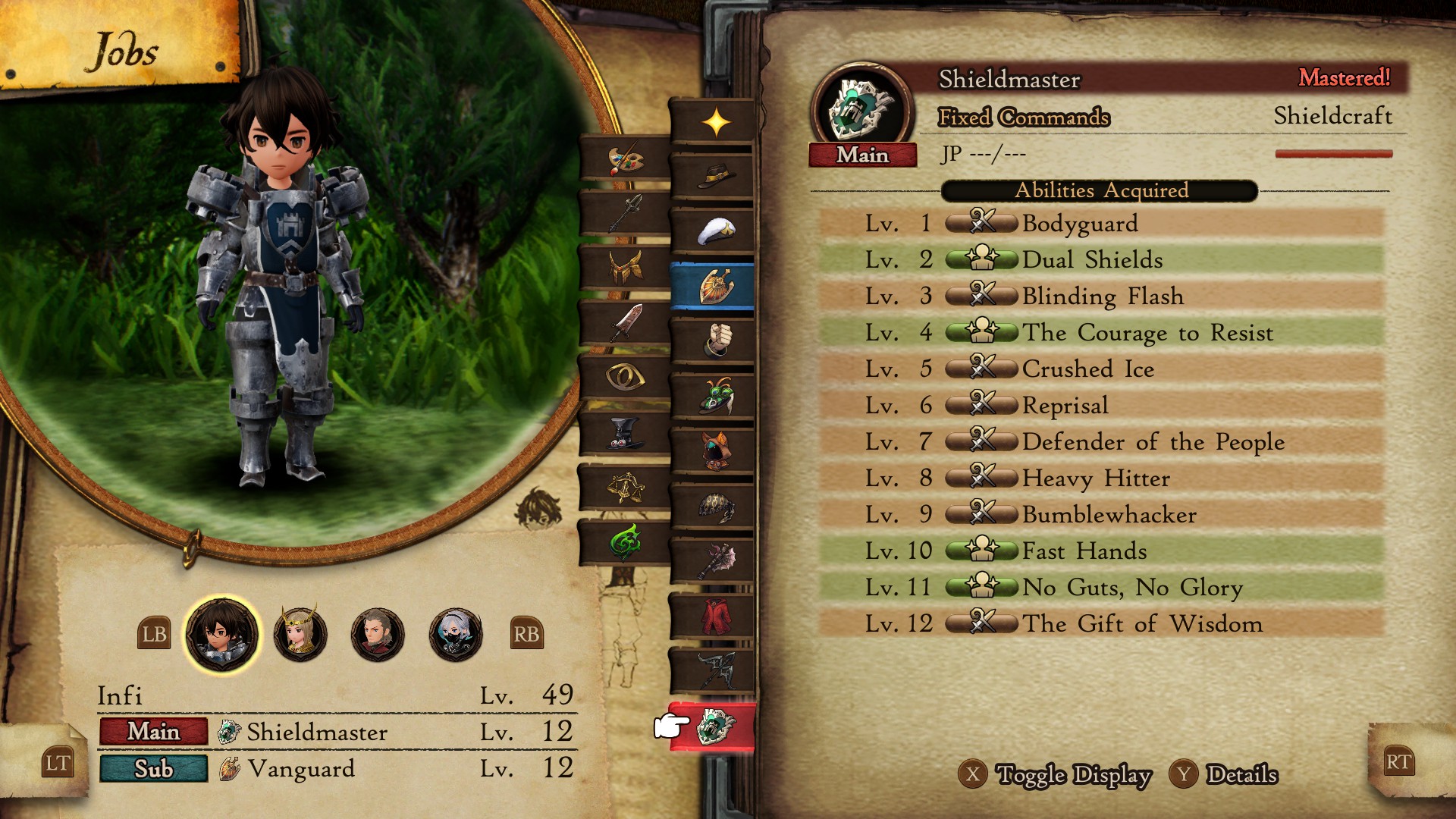Highlight the Defender of the People ability
The width and height of the screenshot is (1456, 819).
pos(1101,441)
